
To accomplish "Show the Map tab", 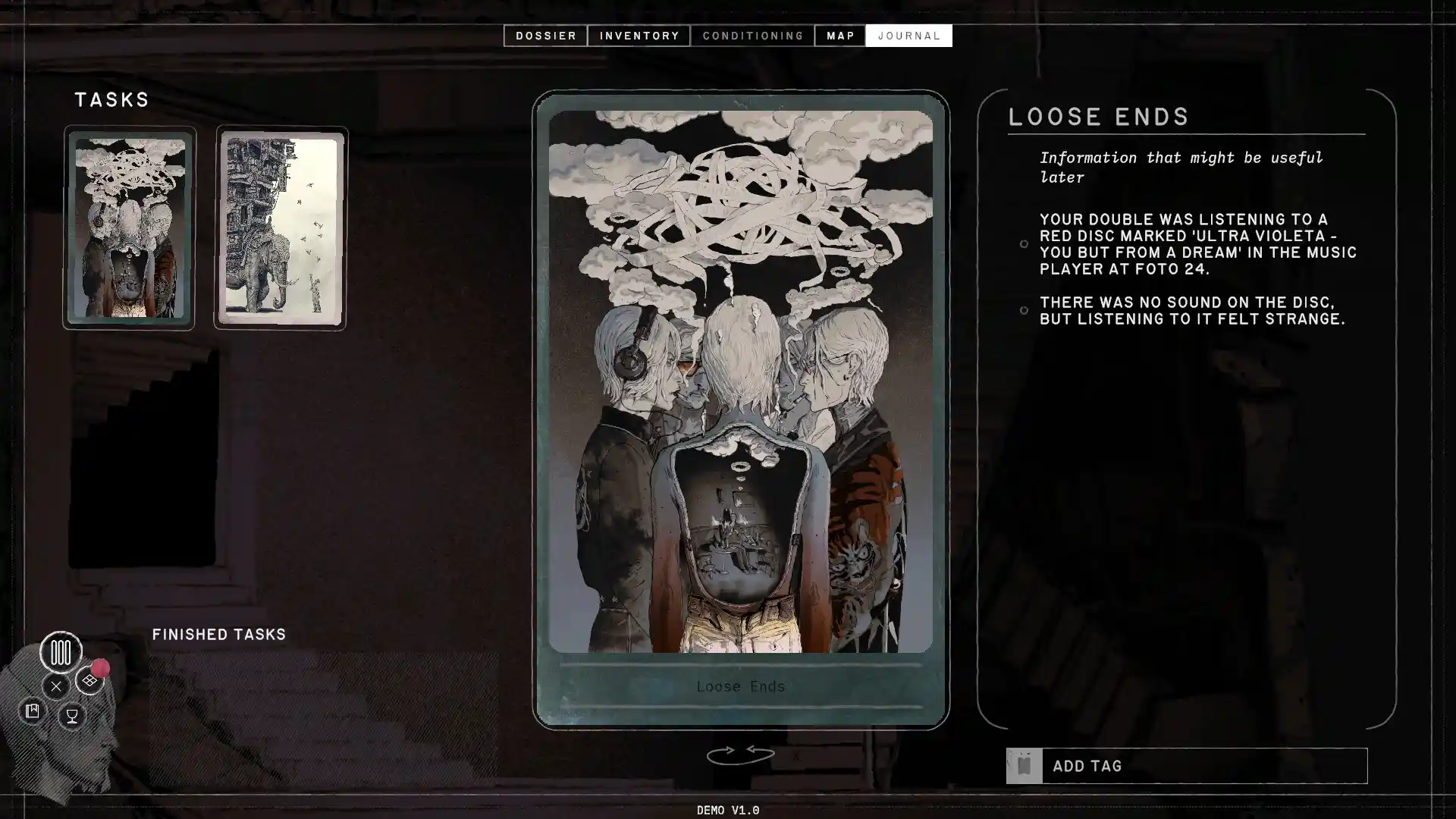I will 840,36.
